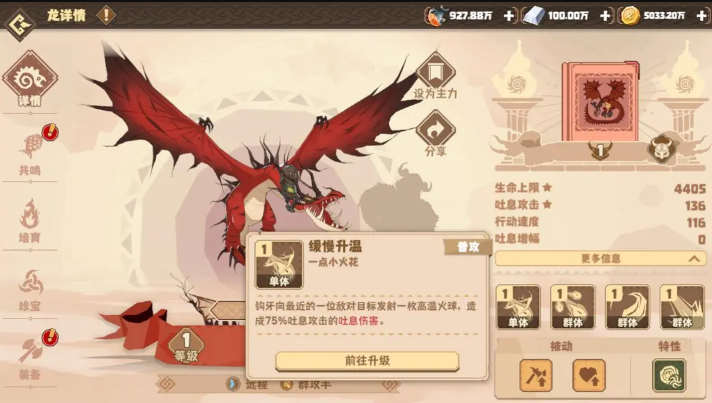View the axe passive skill icon

tap(536, 375)
